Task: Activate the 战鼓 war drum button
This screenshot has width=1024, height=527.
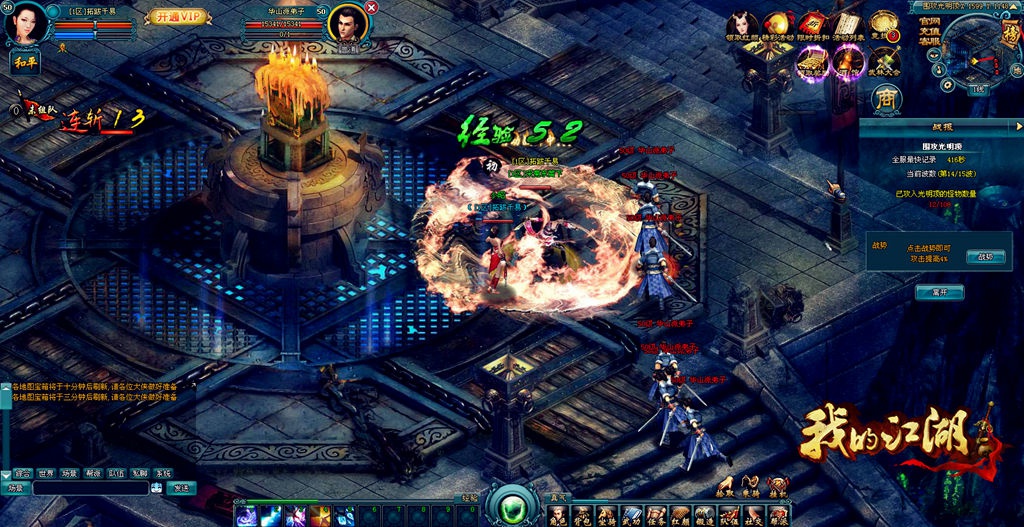Action: click(x=985, y=256)
